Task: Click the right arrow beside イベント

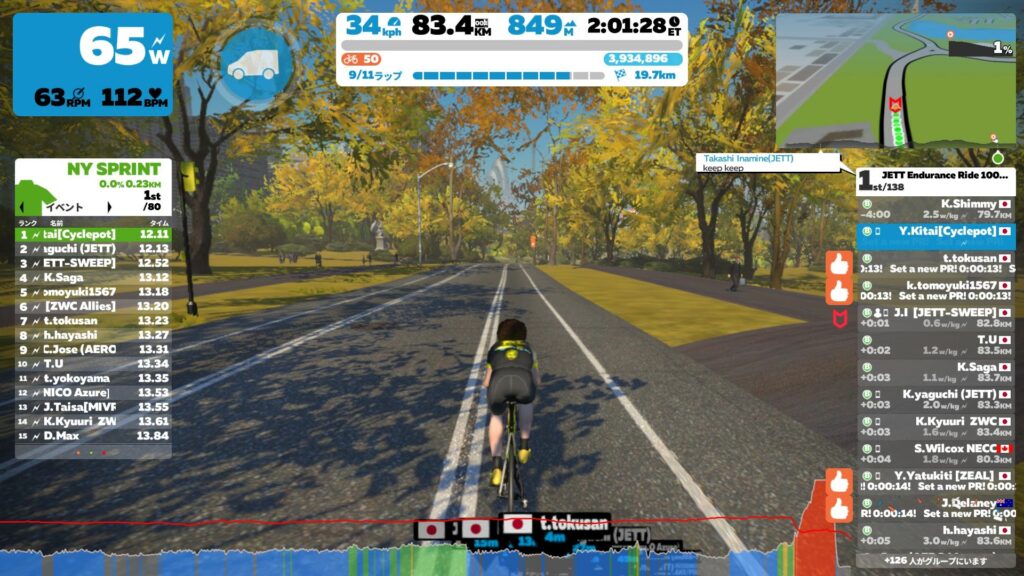Action: point(109,206)
